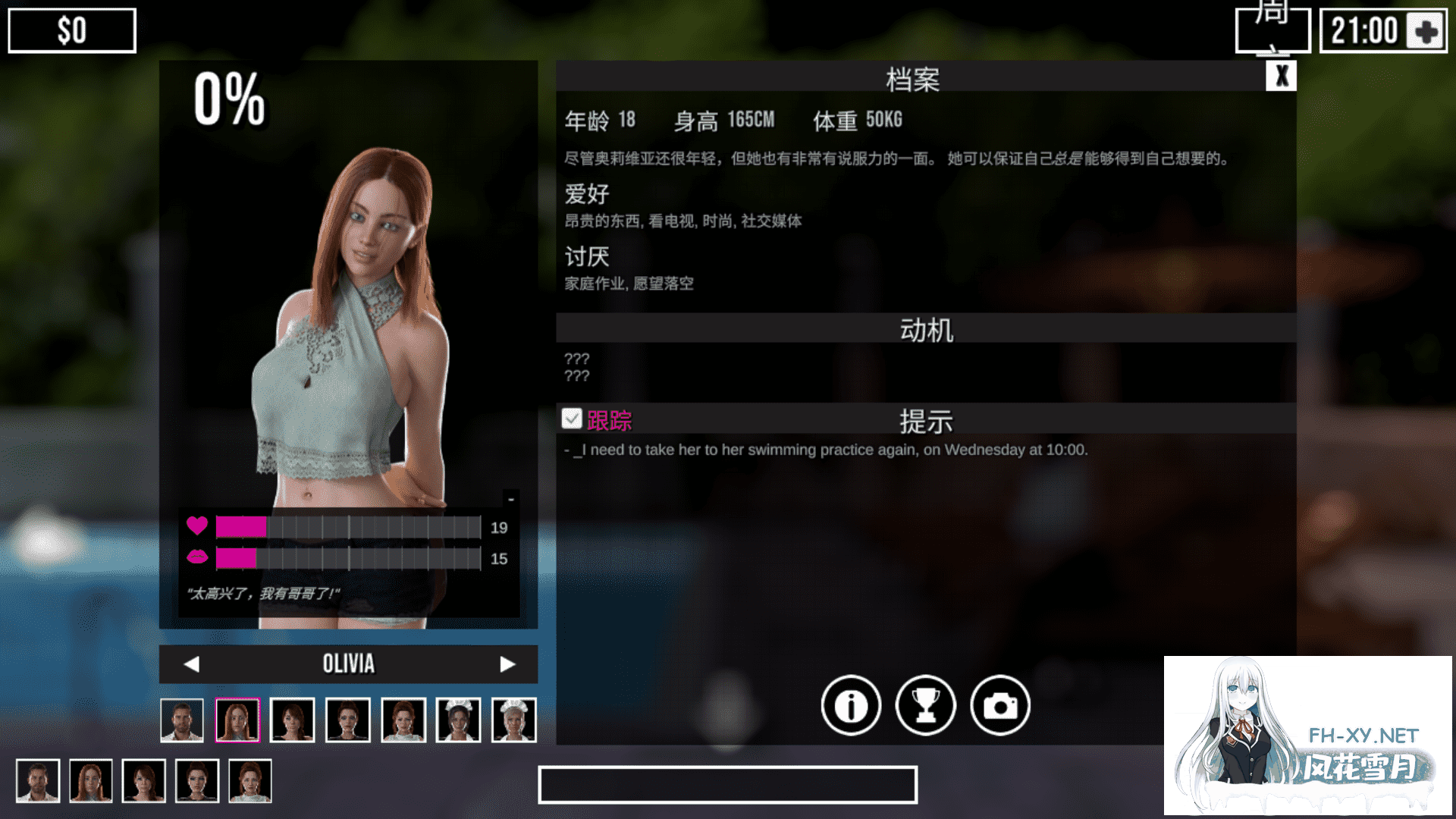
Task: View achievements via the trophy icon
Action: [x=925, y=705]
